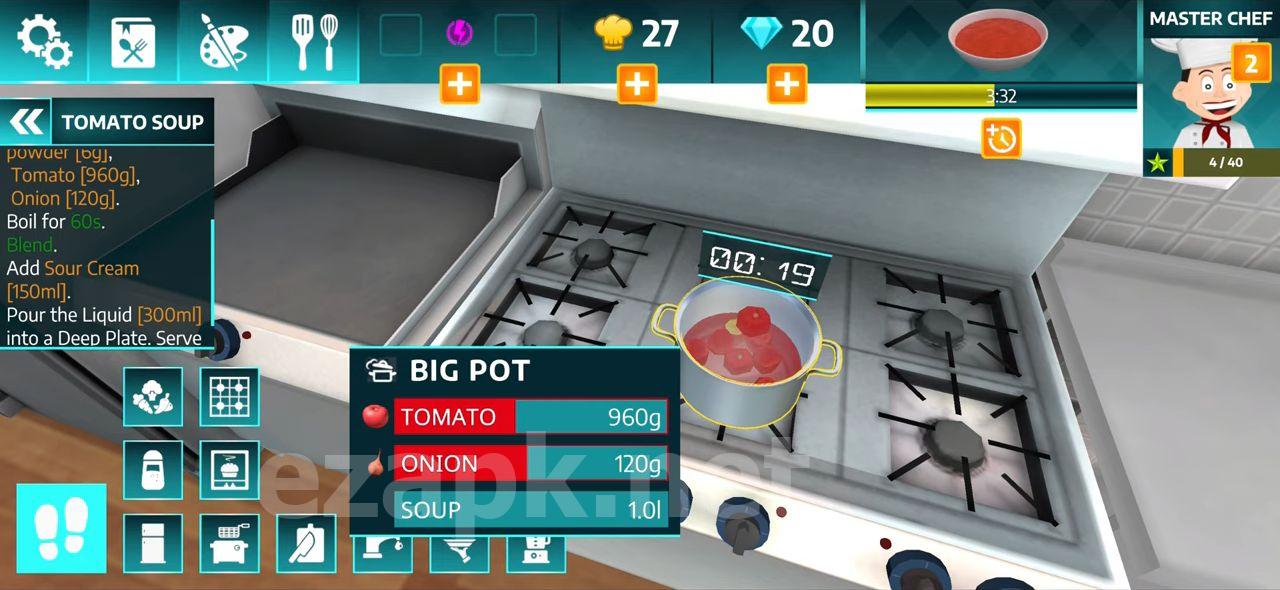The image size is (1280, 590).
Task: Add more energy boosts with the plus button
Action: click(x=460, y=84)
